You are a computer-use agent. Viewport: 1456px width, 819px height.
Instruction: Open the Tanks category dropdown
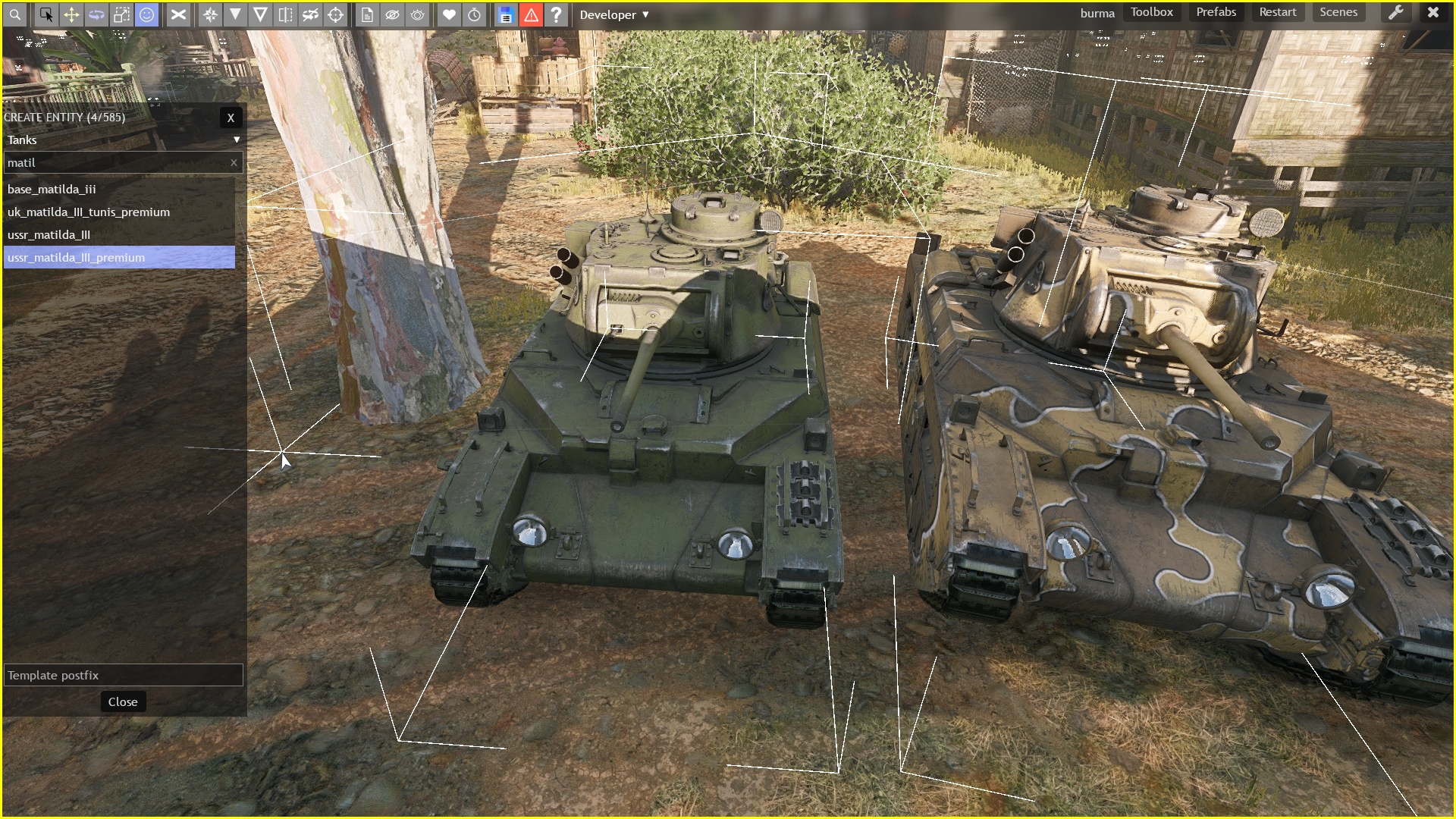(121, 140)
